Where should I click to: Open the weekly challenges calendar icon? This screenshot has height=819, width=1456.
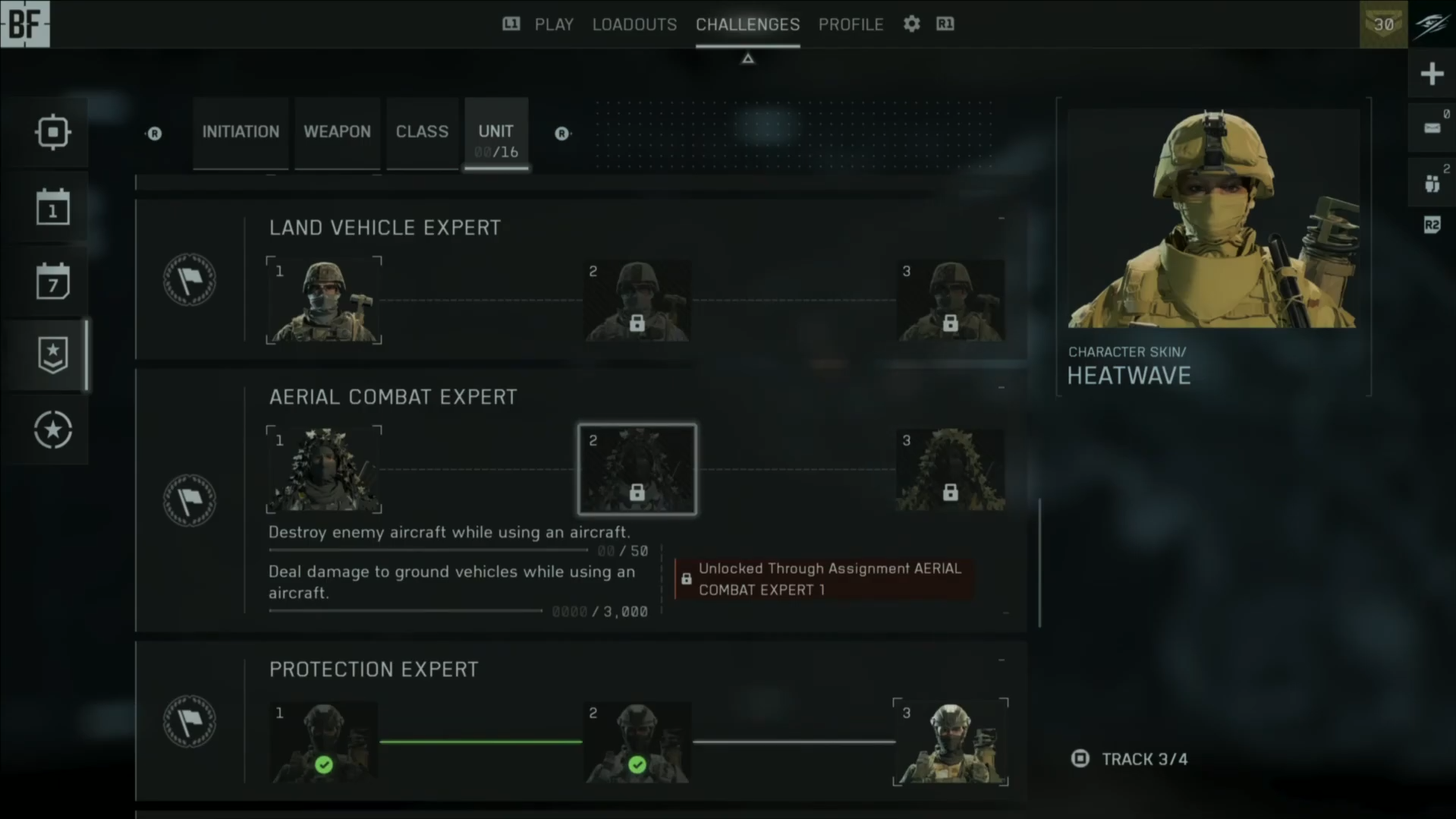point(52,282)
